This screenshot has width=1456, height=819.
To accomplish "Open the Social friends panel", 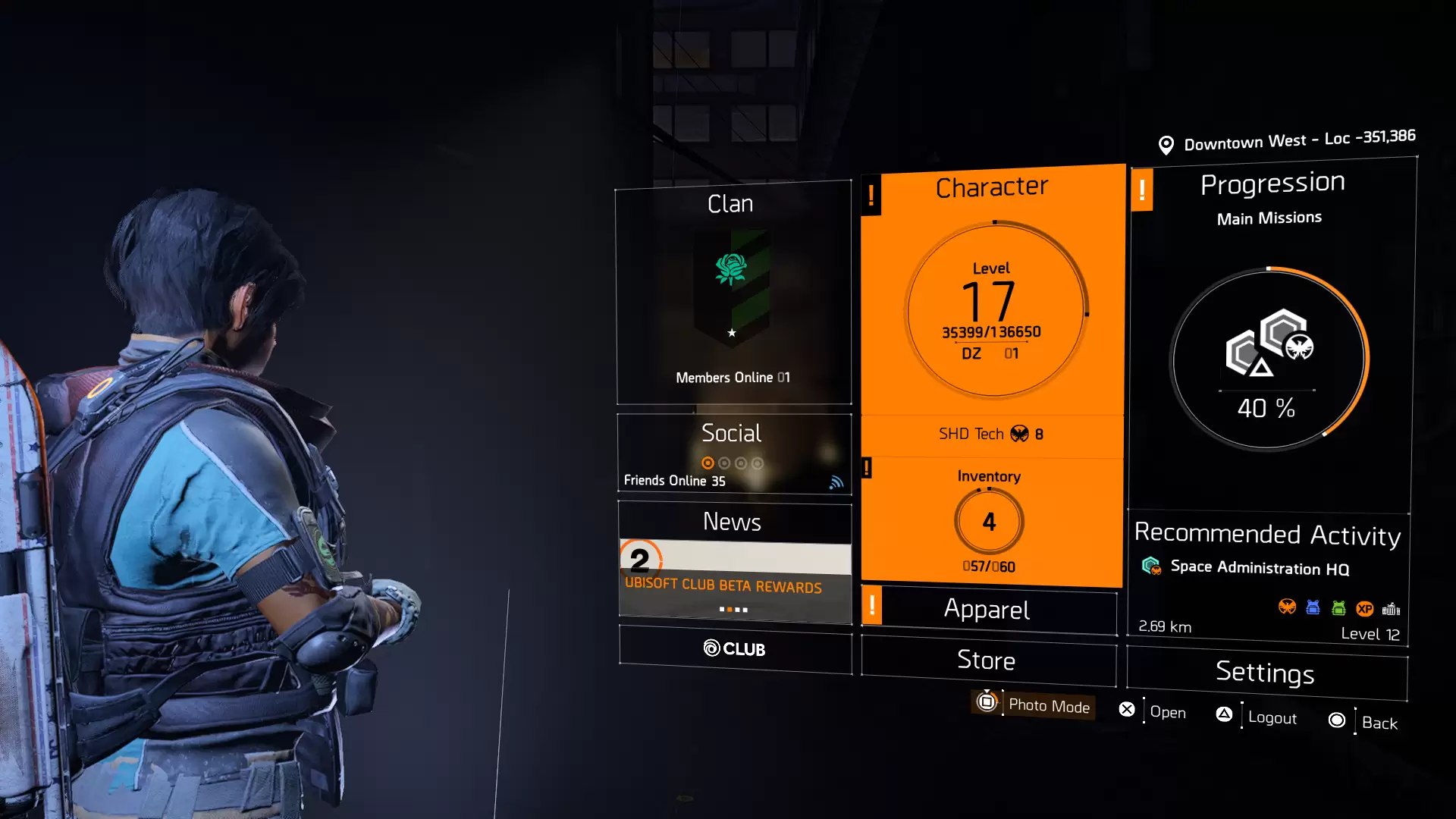I will coord(733,454).
